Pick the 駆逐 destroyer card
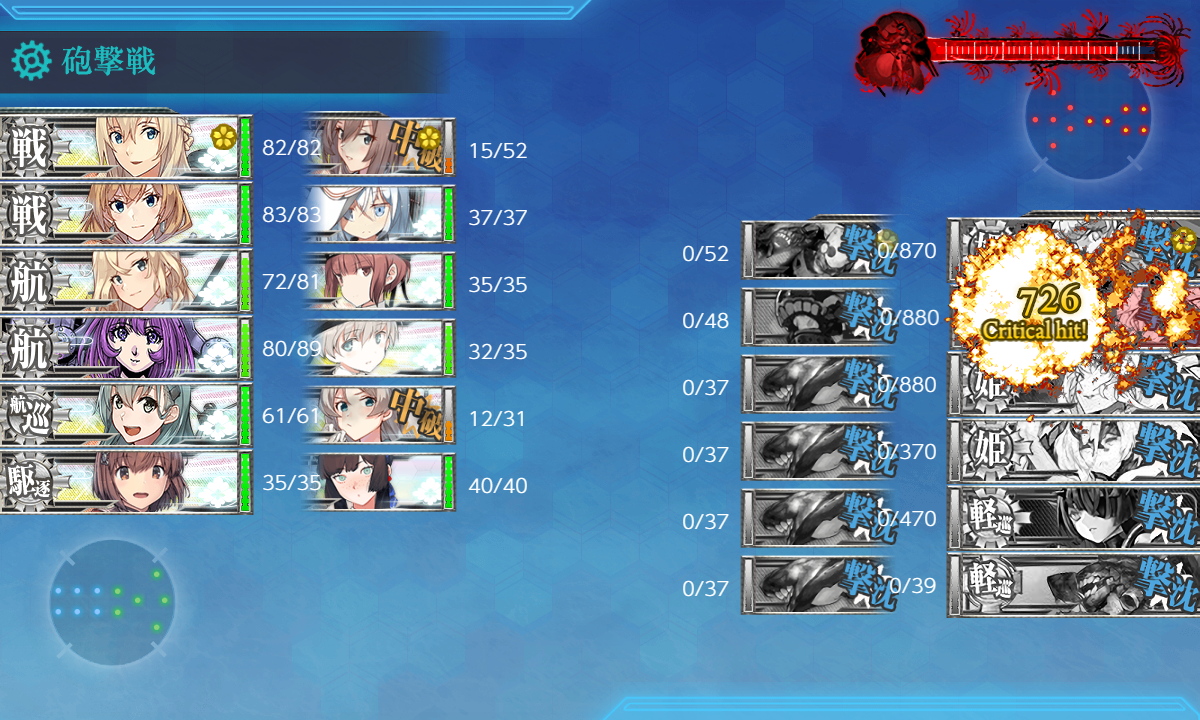 [125, 482]
